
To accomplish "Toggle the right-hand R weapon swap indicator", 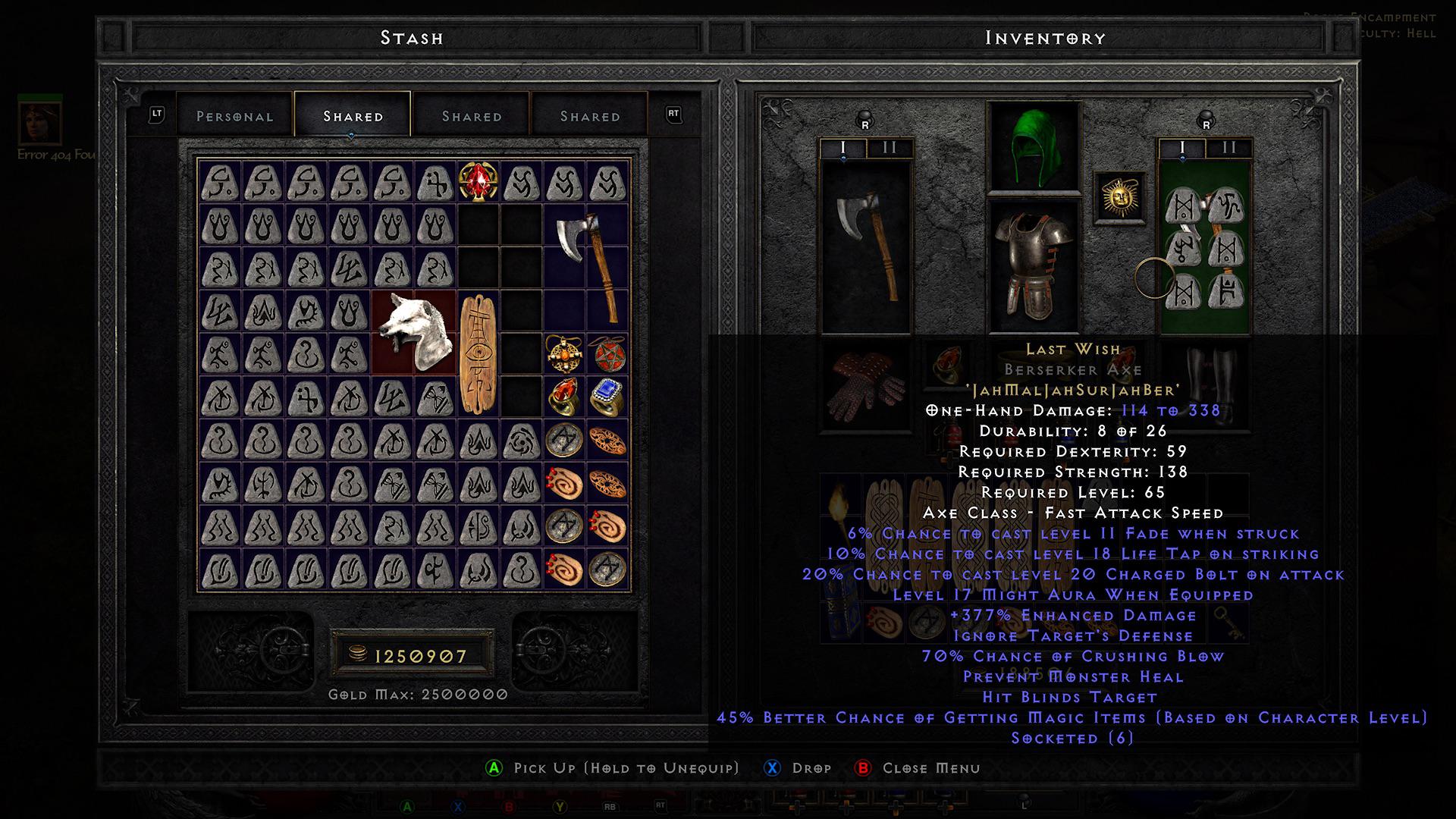I will point(1206,121).
